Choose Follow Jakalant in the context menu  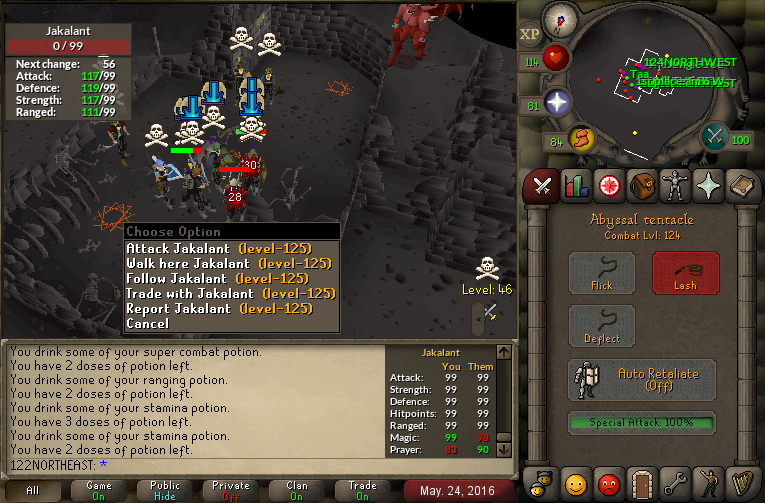216,278
